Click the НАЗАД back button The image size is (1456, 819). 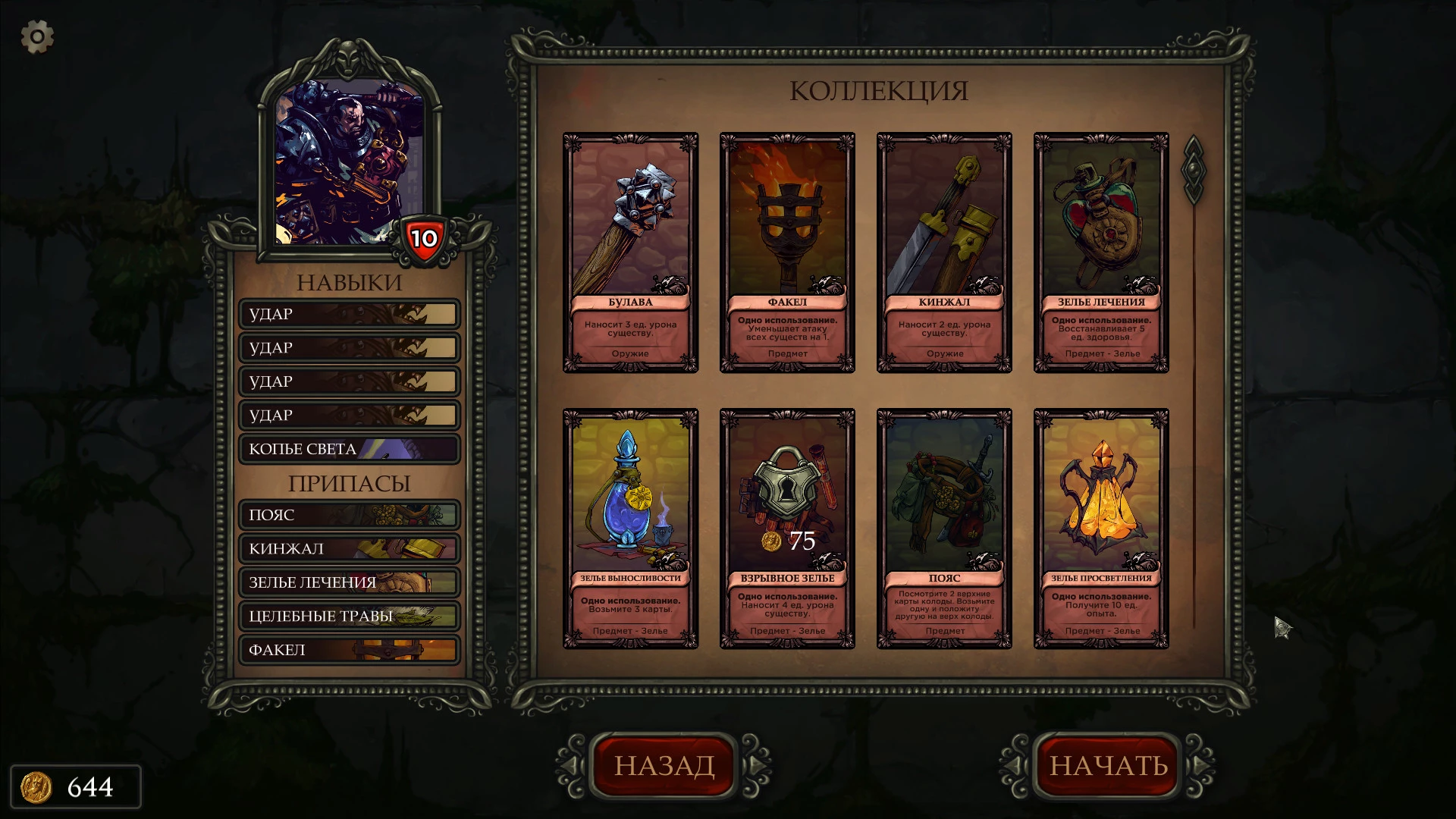[664, 765]
